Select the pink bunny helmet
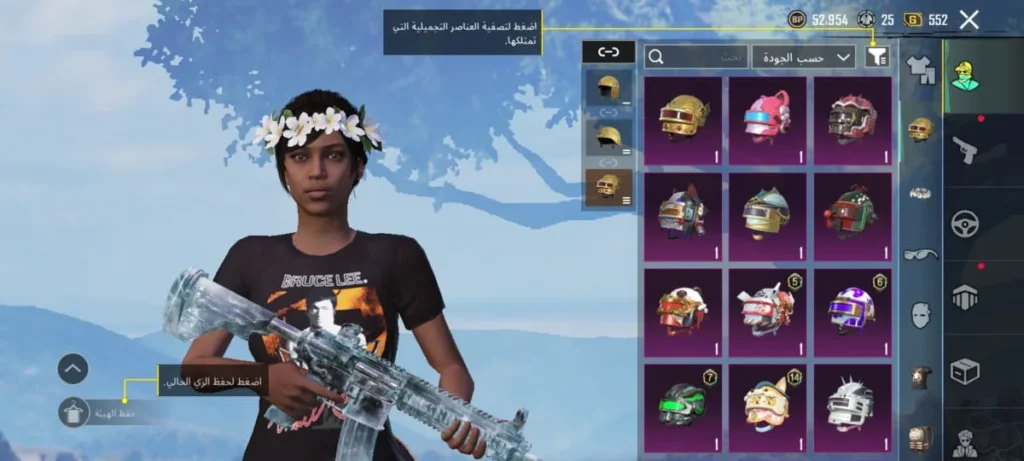Image resolution: width=1024 pixels, height=461 pixels. [767, 120]
